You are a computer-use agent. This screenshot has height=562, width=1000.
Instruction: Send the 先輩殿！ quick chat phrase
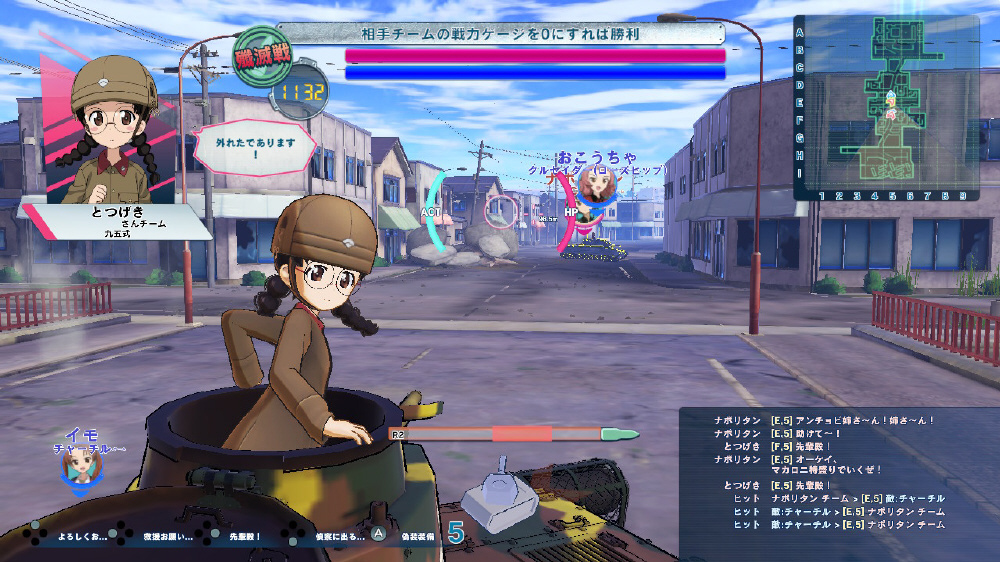tap(245, 537)
